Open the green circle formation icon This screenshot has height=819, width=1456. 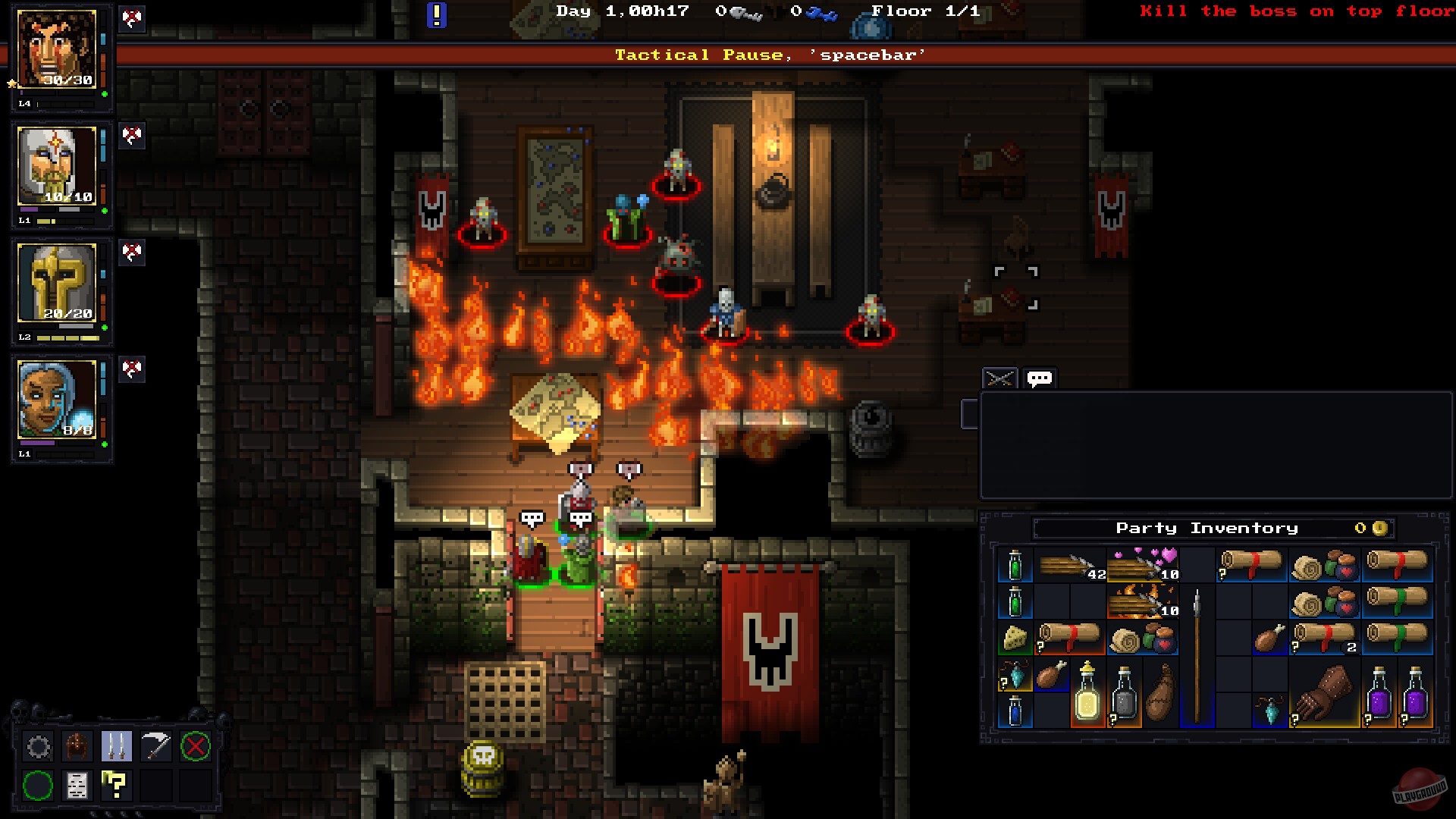tap(38, 786)
